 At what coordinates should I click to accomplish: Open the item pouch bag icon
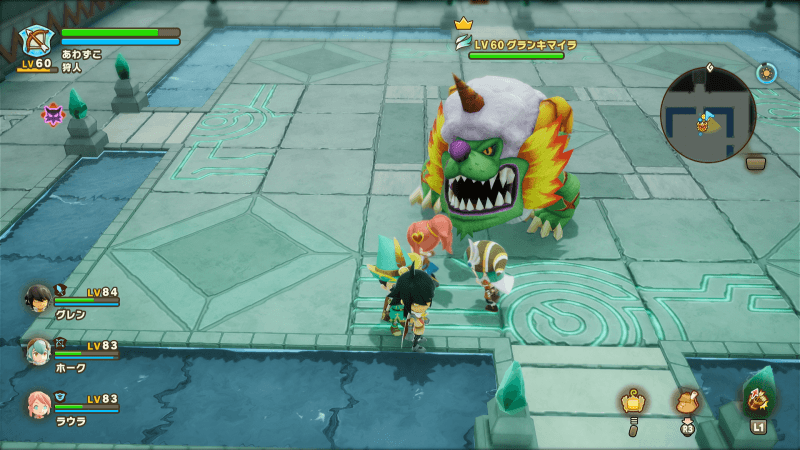(685, 402)
